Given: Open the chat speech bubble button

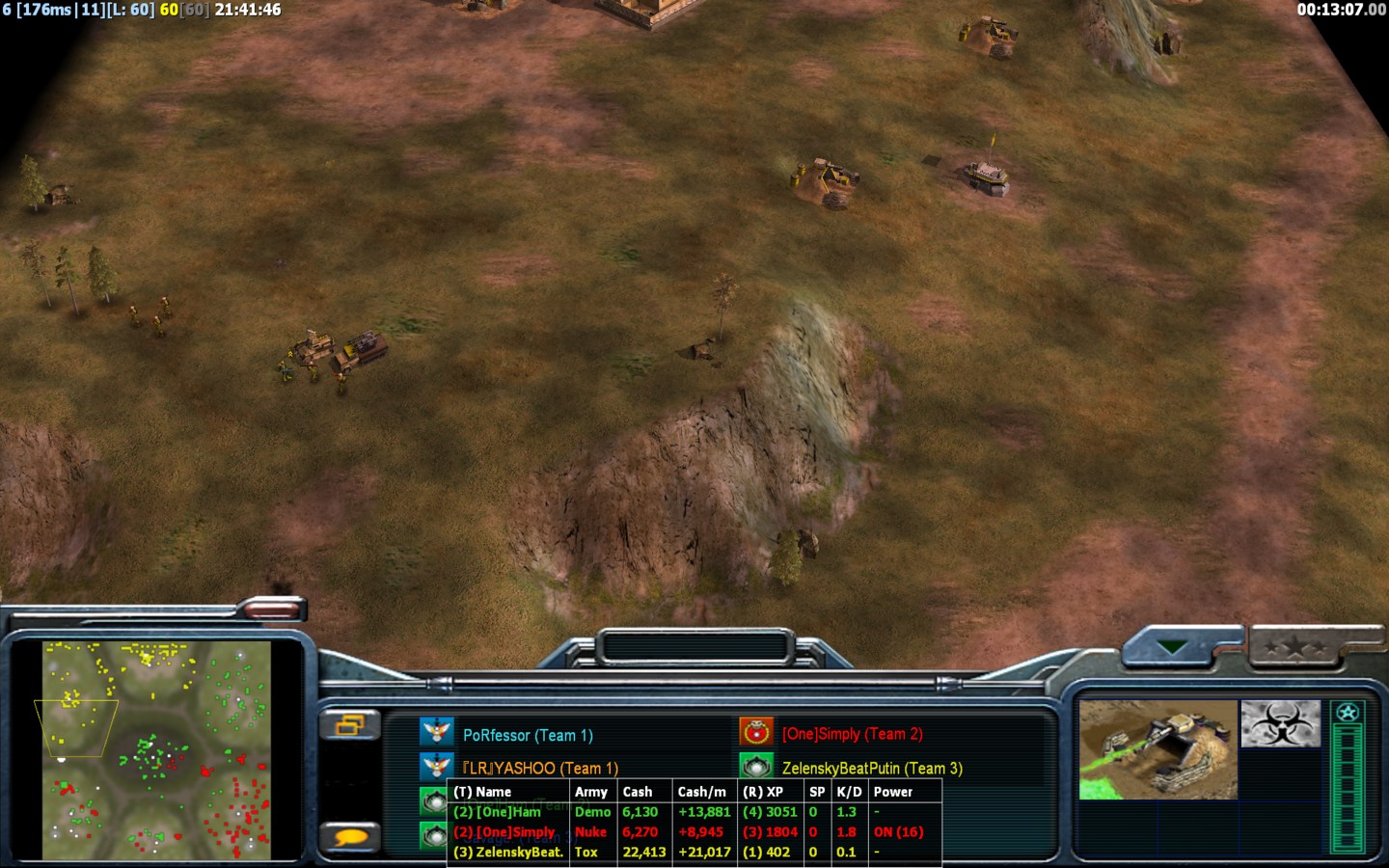Looking at the screenshot, I should click(x=351, y=837).
